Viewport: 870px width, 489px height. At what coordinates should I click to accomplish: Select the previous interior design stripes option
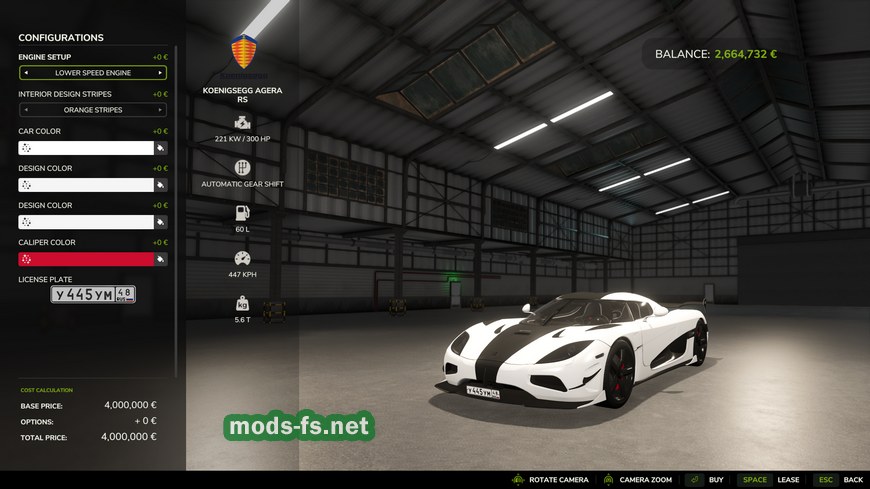[x=26, y=110]
